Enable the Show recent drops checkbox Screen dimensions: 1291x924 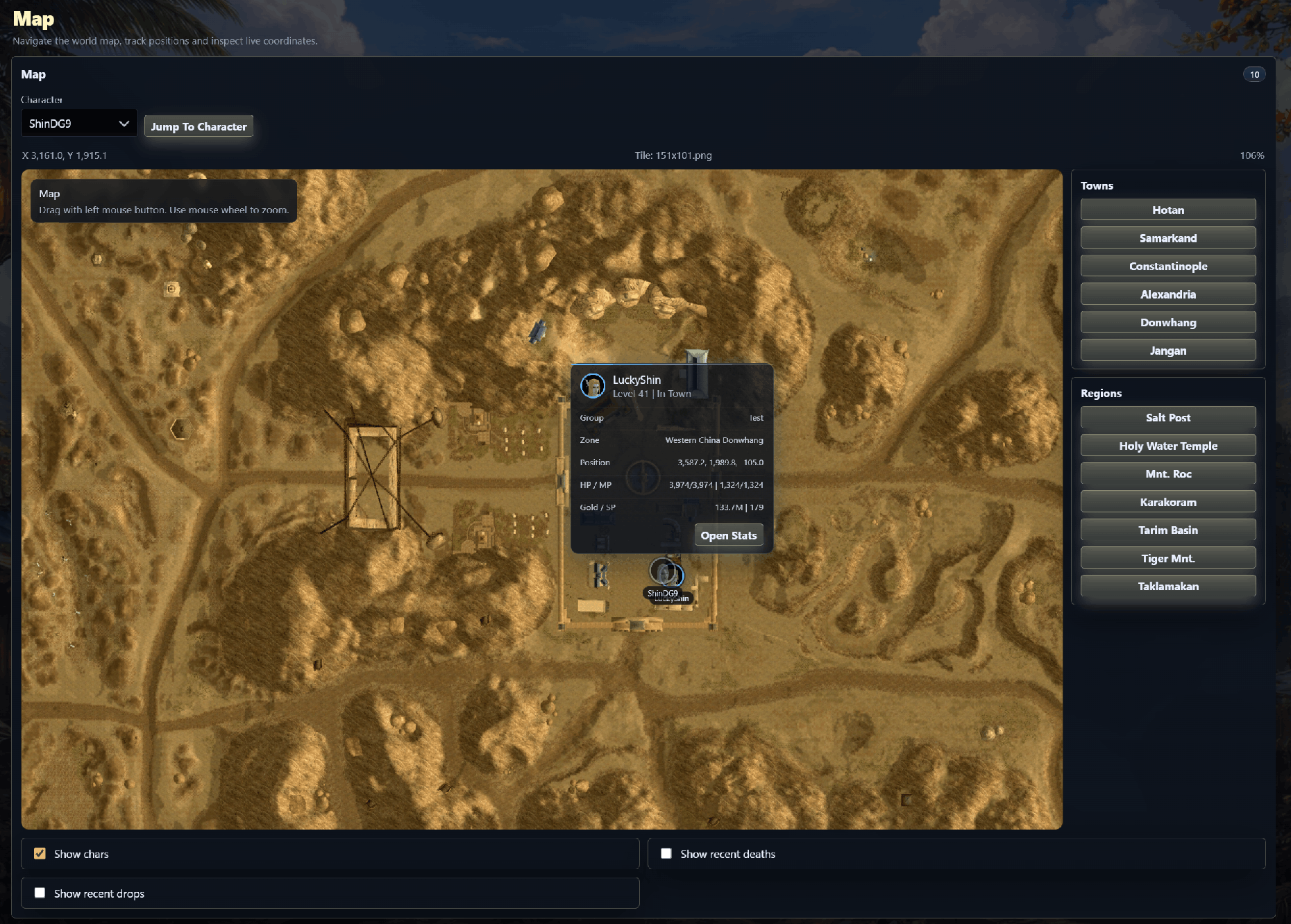(x=40, y=893)
